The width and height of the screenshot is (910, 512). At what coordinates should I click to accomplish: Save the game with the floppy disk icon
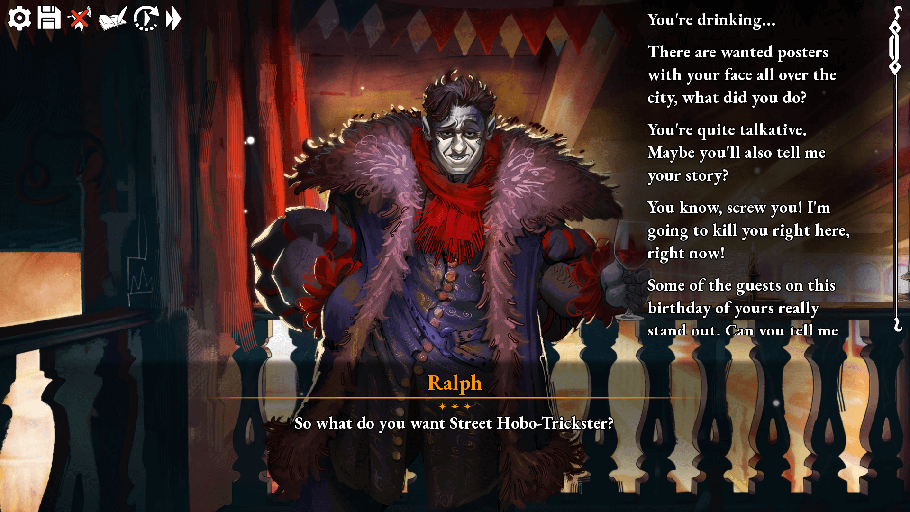click(49, 18)
